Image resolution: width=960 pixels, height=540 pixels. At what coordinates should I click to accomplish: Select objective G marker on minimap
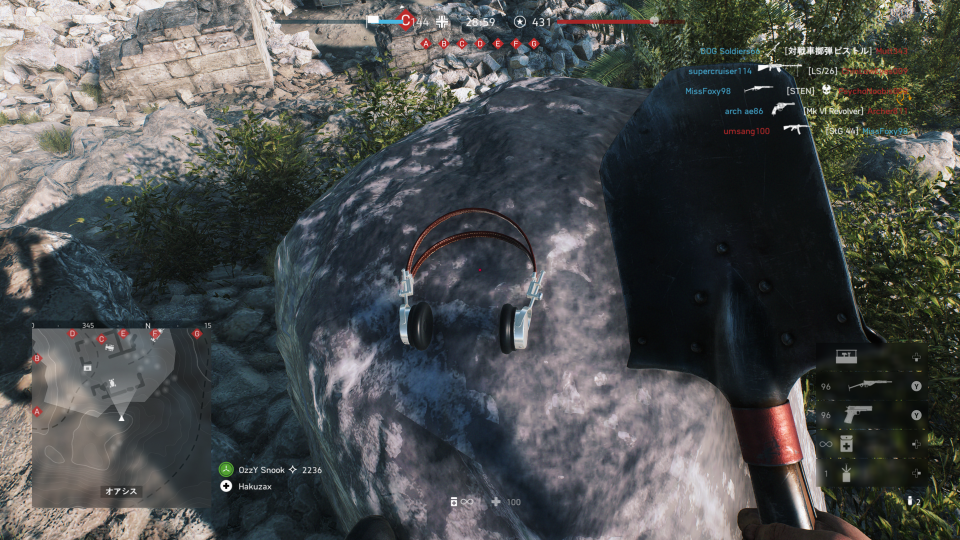point(197,334)
